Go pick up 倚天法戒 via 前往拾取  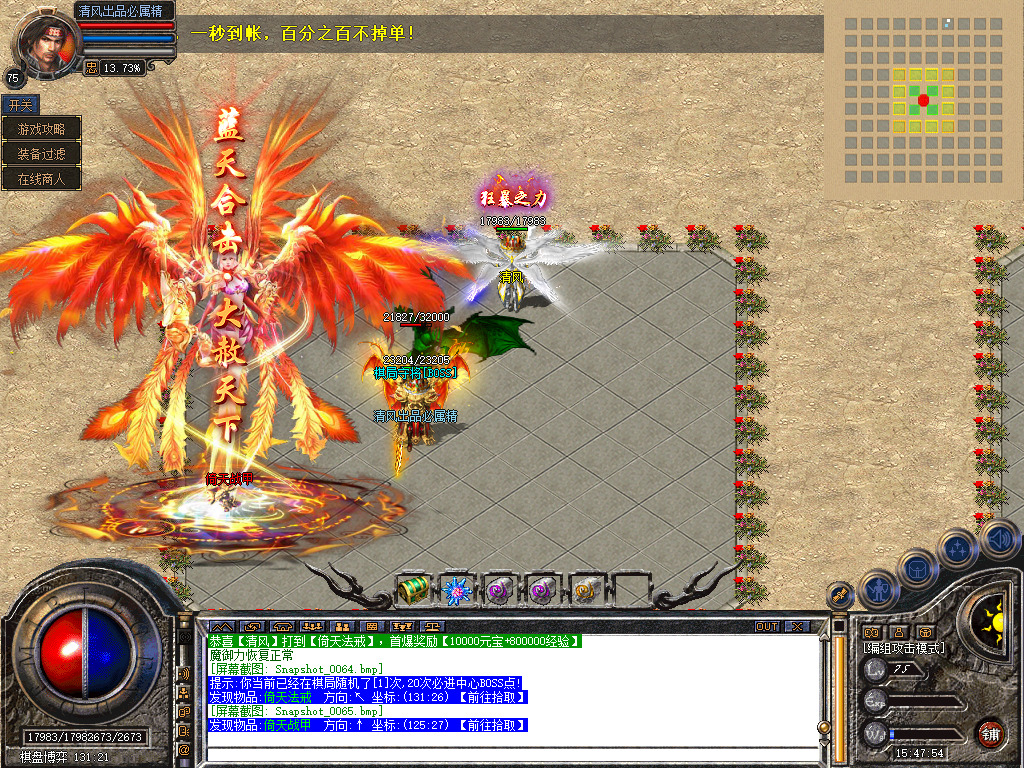click(492, 697)
